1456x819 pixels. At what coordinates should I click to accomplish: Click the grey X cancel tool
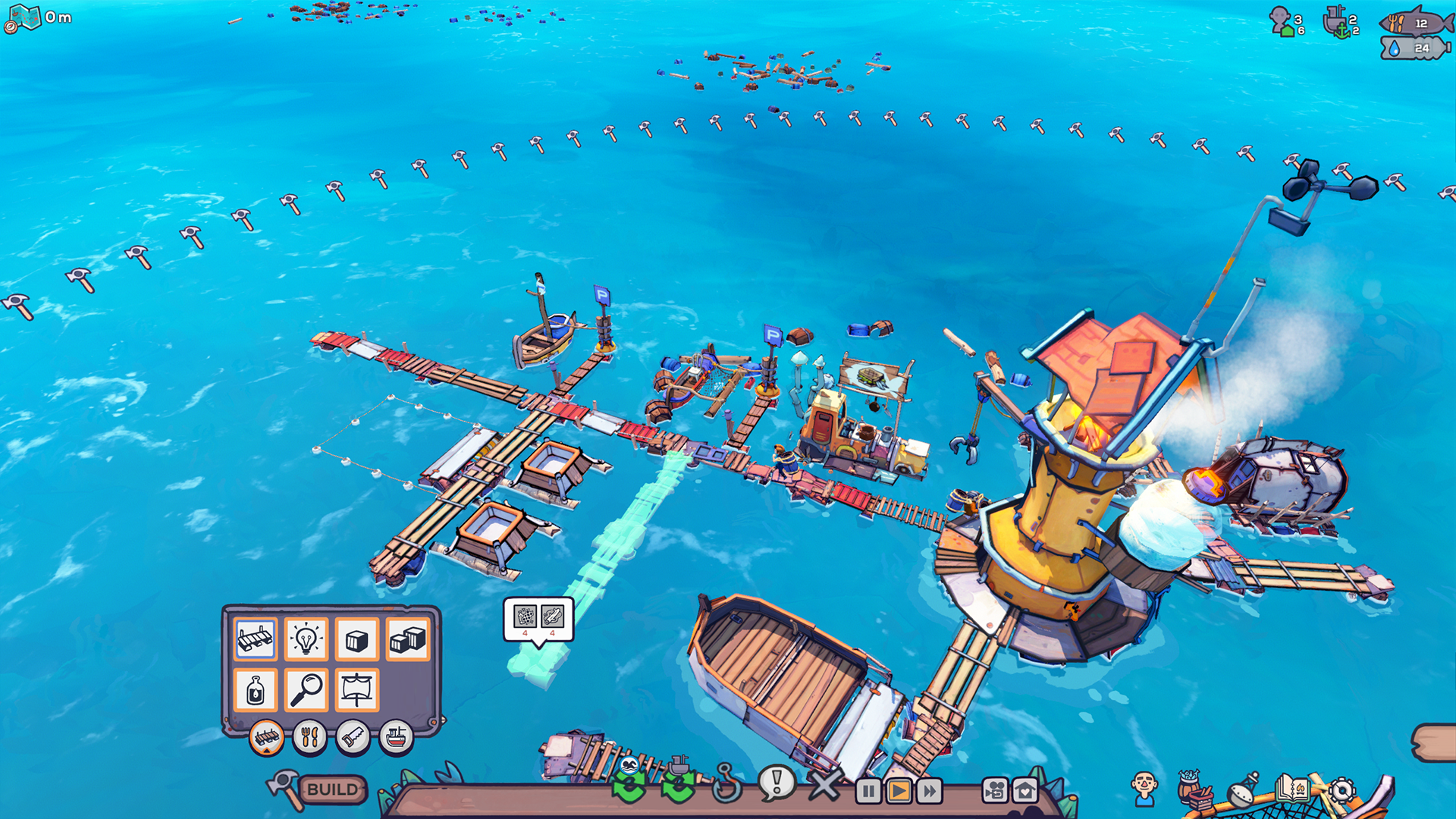(x=824, y=785)
